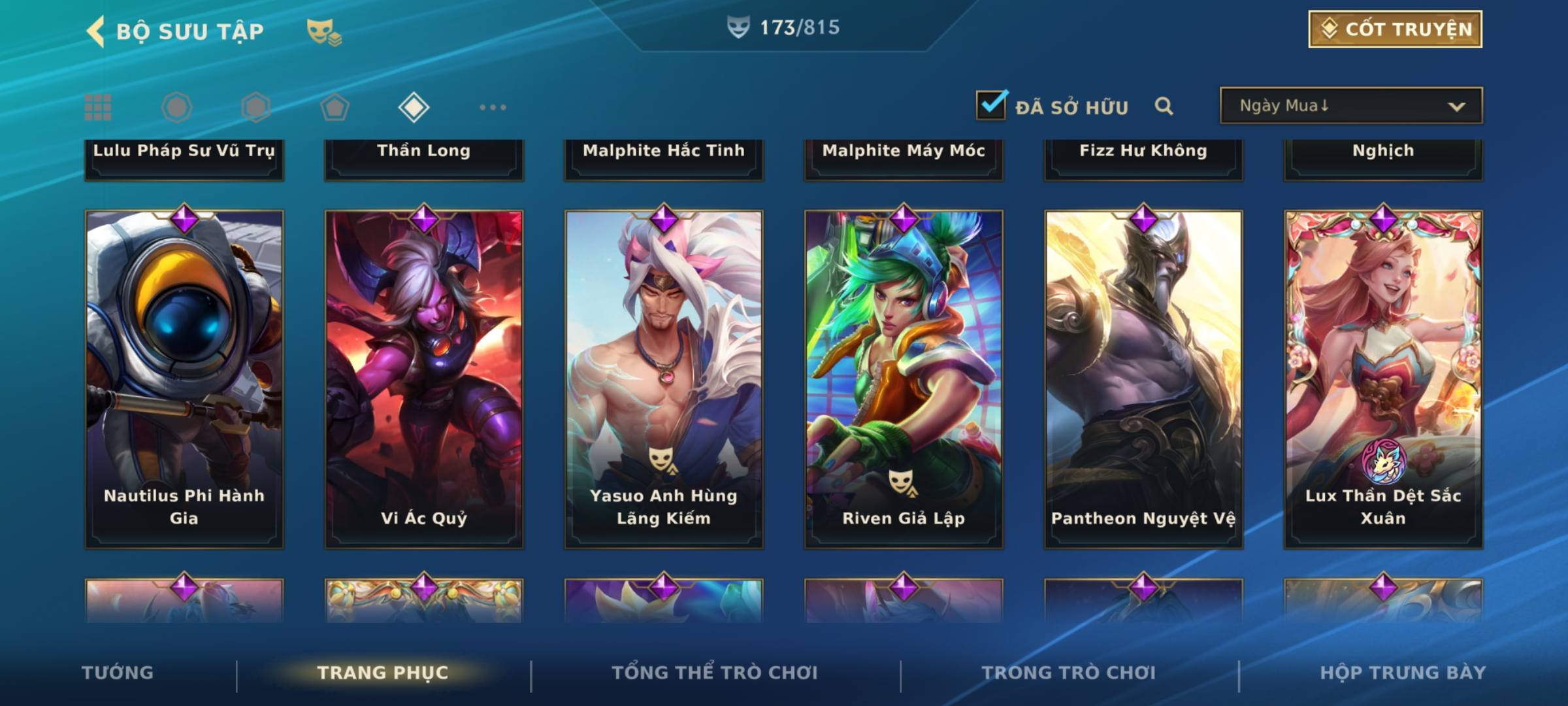
Task: Toggle the Đã Sở Hữu checkbox
Action: coord(991,105)
